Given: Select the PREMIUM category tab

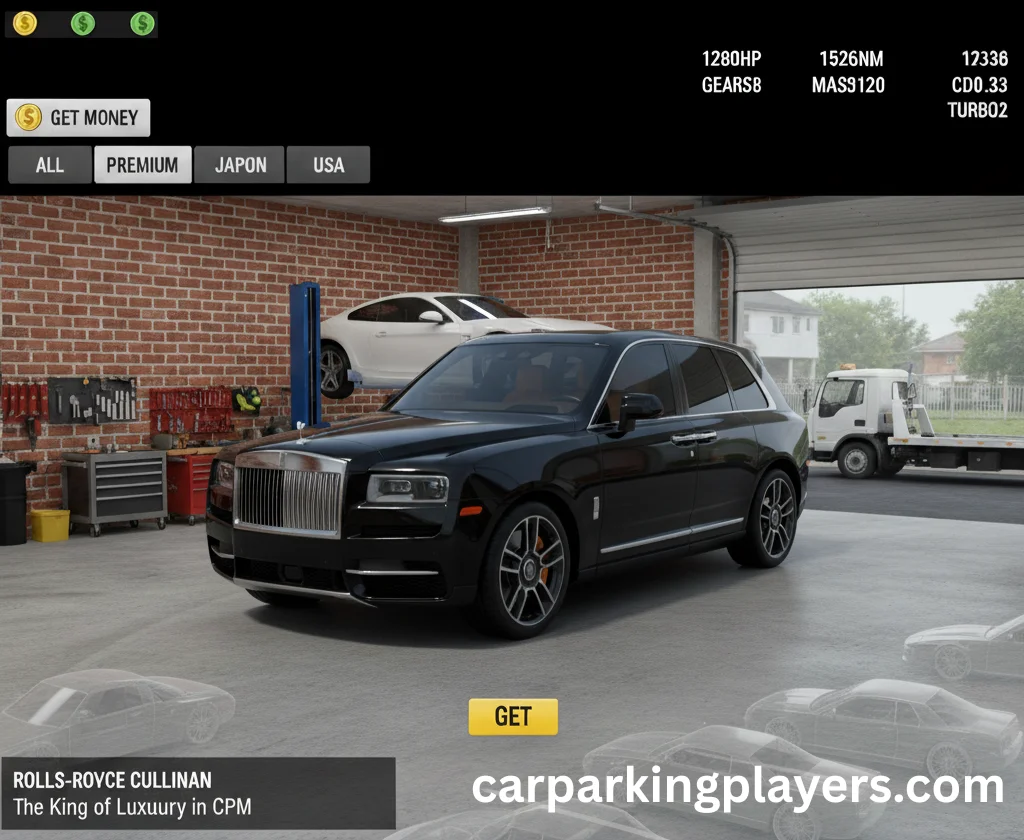Looking at the screenshot, I should point(143,165).
